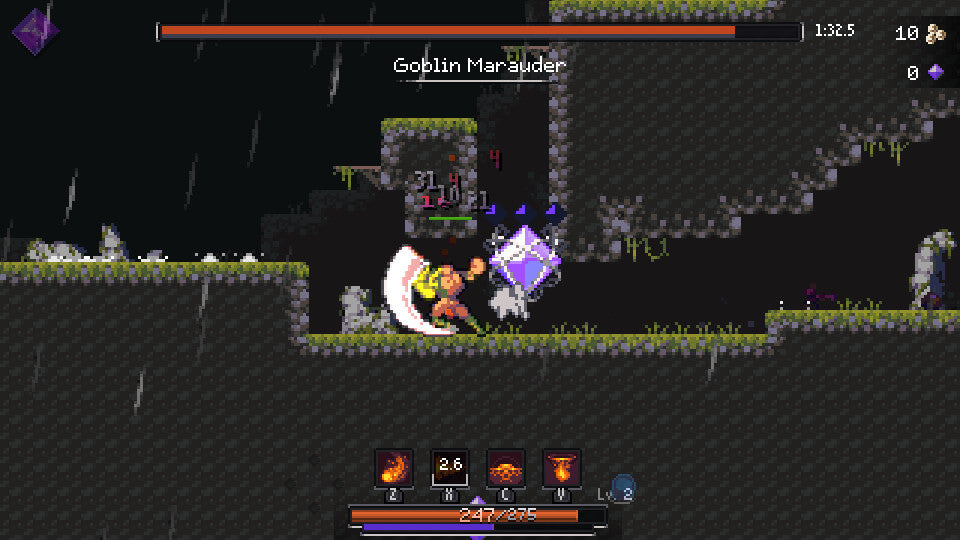Image resolution: width=960 pixels, height=540 pixels.
Task: Trigger the falling fireball ability
Action: (x=562, y=467)
